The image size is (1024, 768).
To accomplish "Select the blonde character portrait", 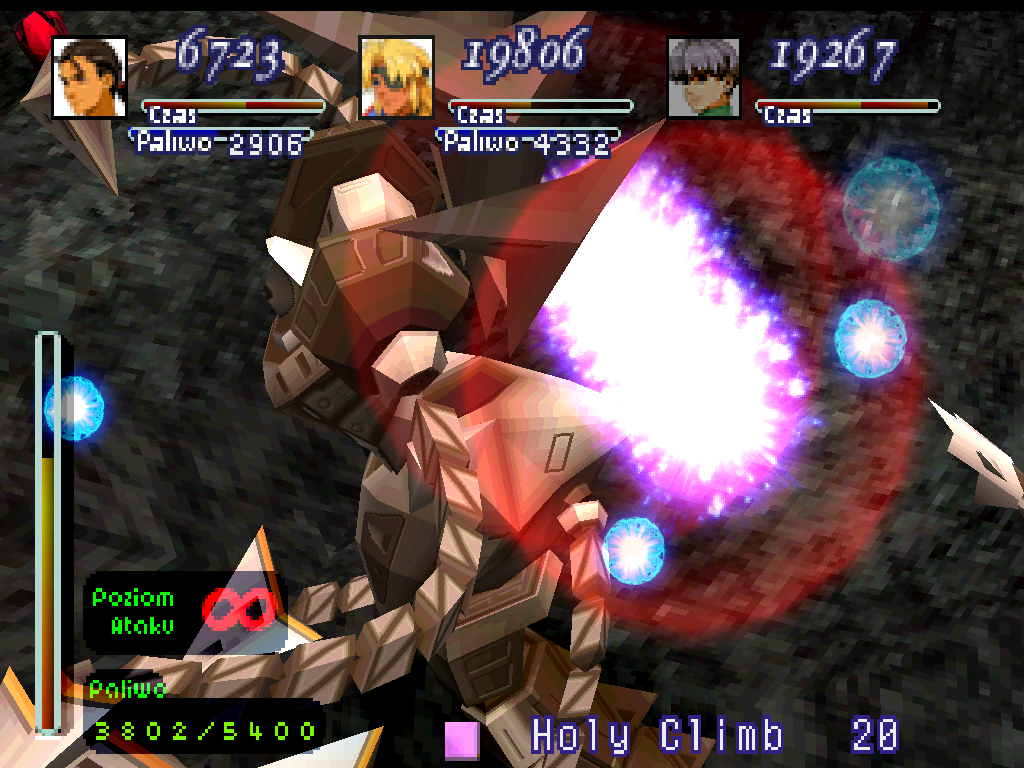I will point(396,77).
